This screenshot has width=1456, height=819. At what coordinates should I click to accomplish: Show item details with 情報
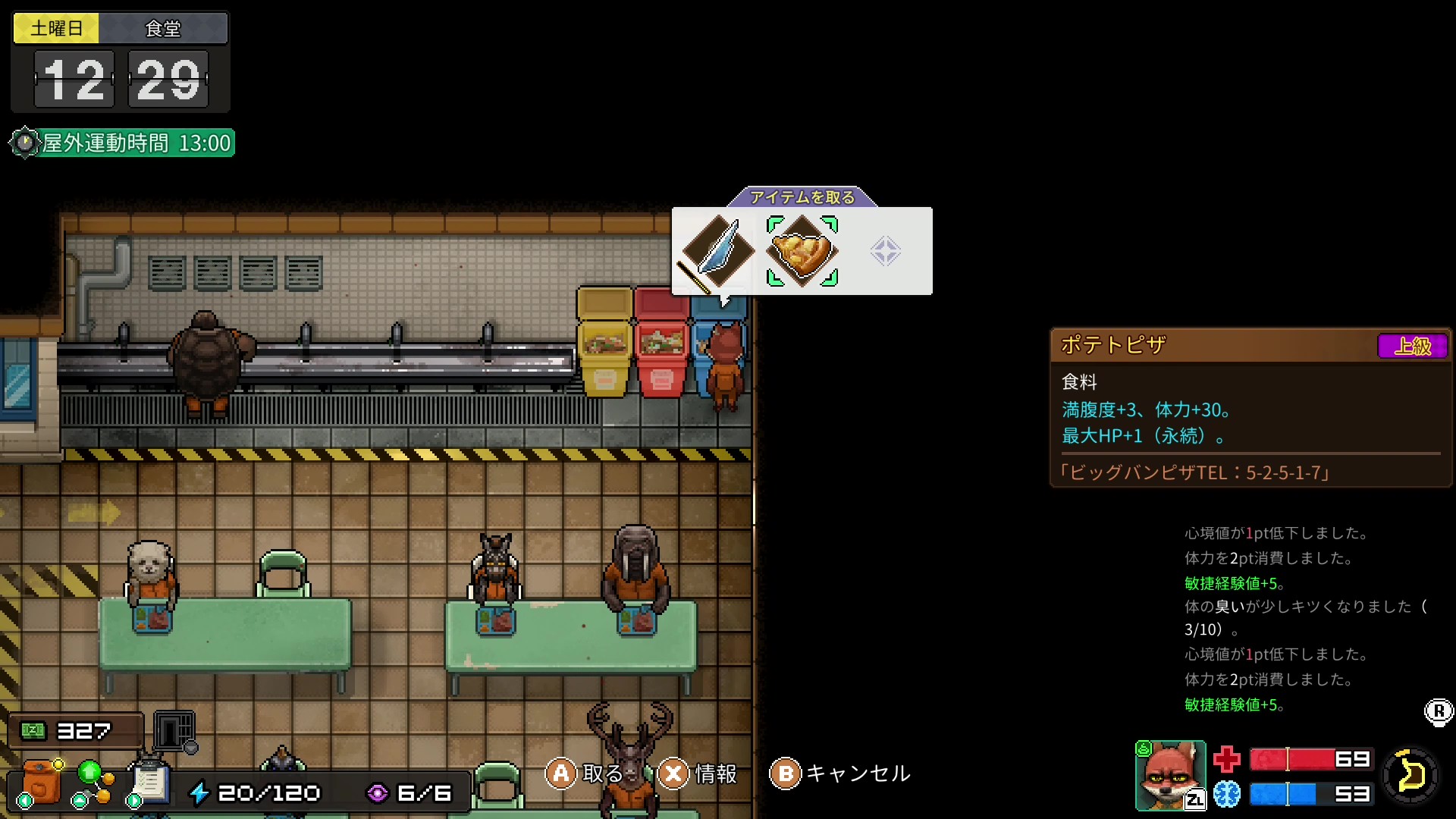click(x=698, y=773)
